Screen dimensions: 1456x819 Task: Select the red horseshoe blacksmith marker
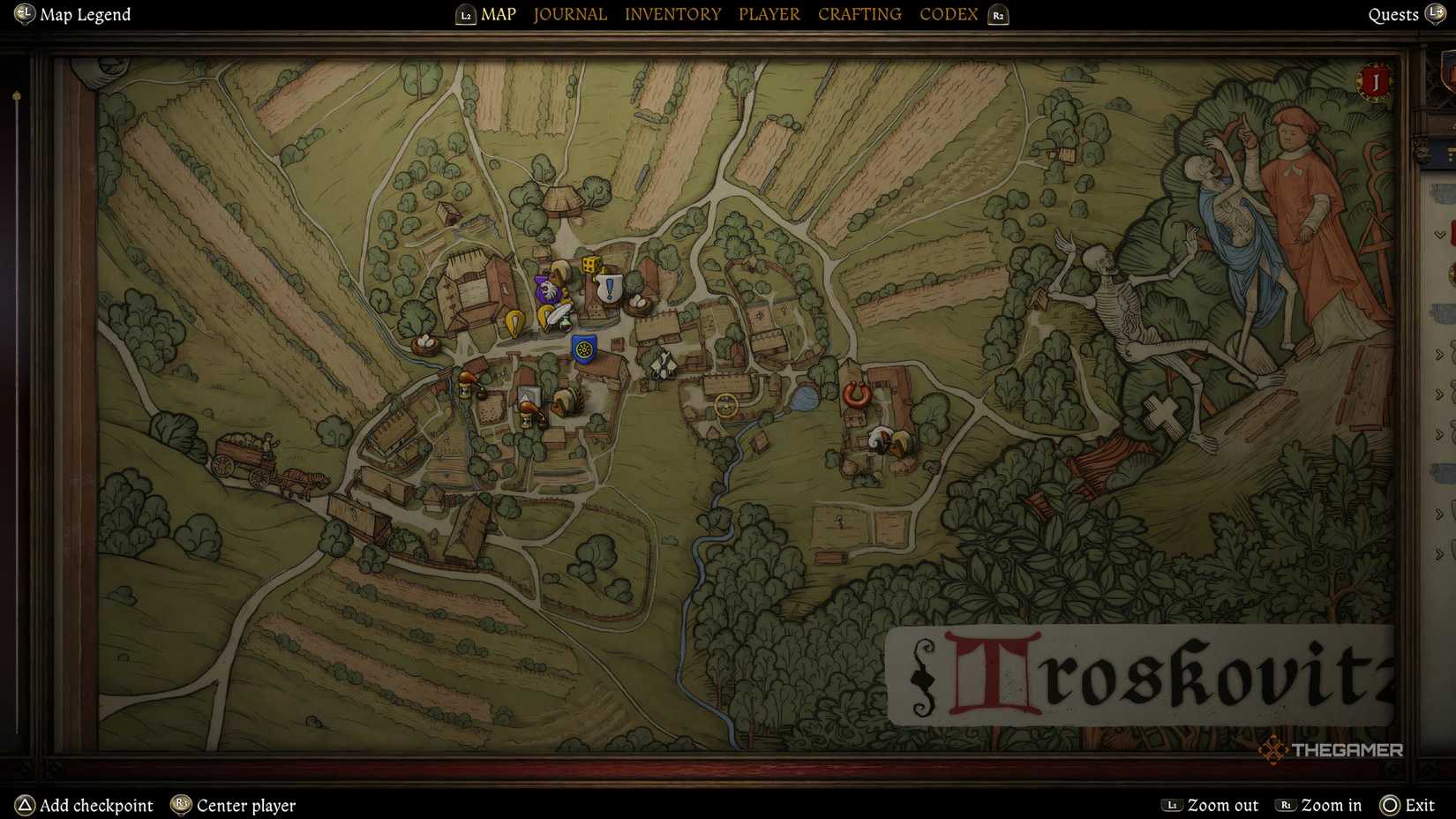[856, 394]
